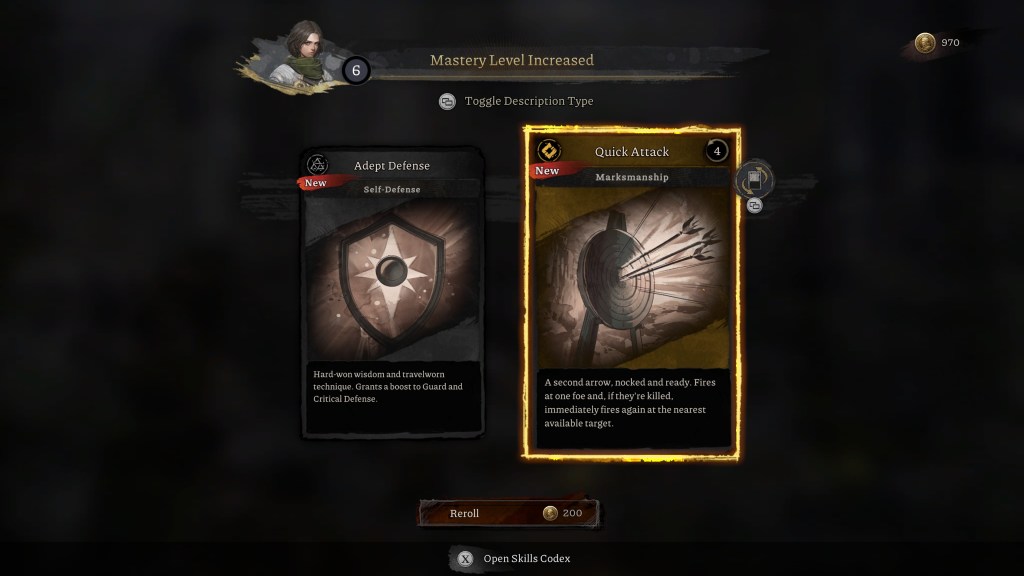This screenshot has height=576, width=1024.
Task: Choose the Adept Defense skill card
Action: coord(392,293)
